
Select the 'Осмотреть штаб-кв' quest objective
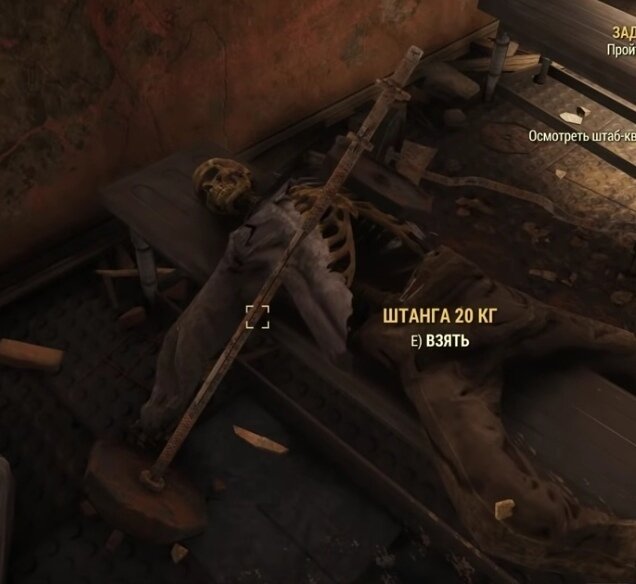(x=583, y=134)
